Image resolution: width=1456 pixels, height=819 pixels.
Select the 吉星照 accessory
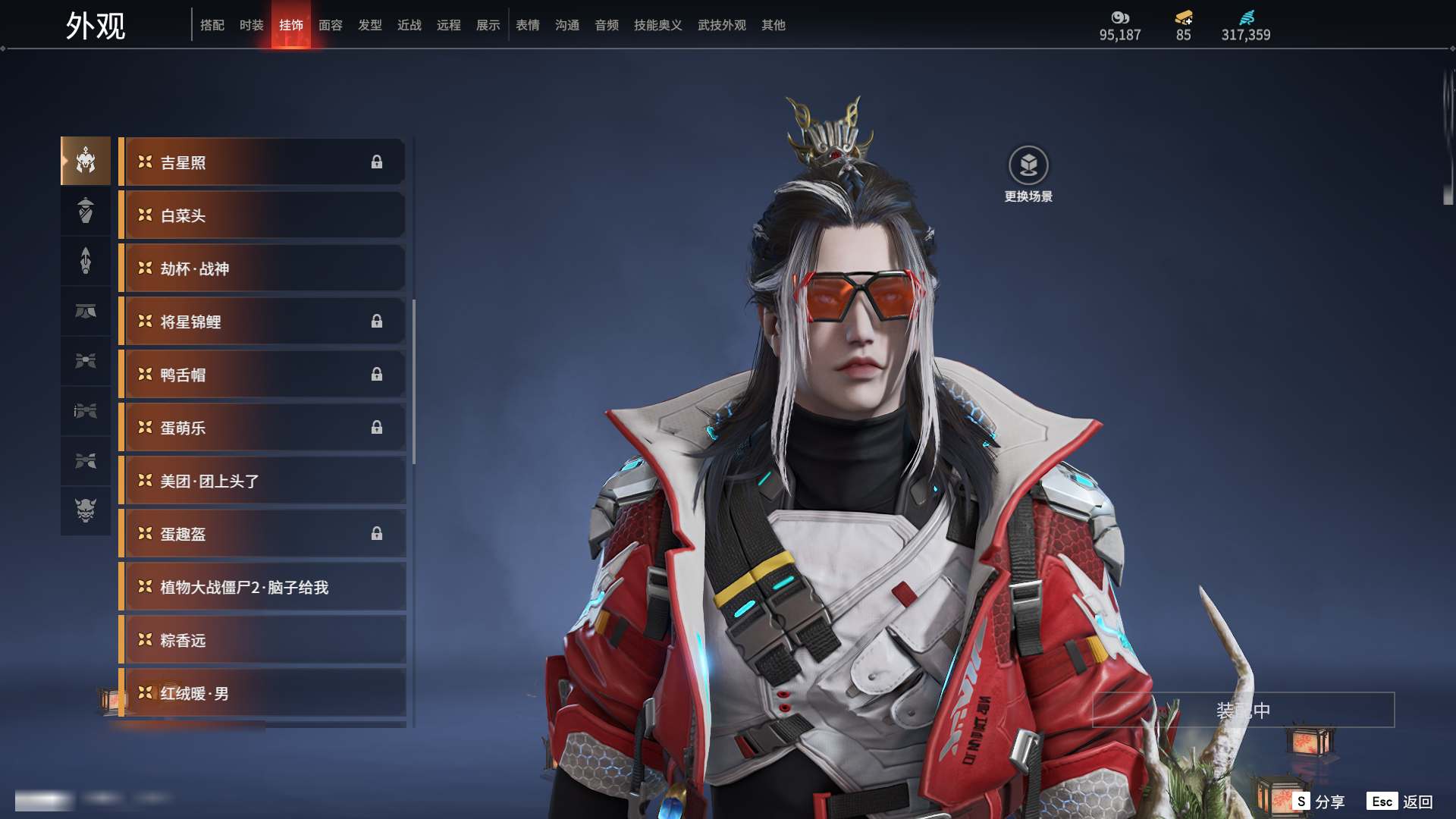click(262, 162)
